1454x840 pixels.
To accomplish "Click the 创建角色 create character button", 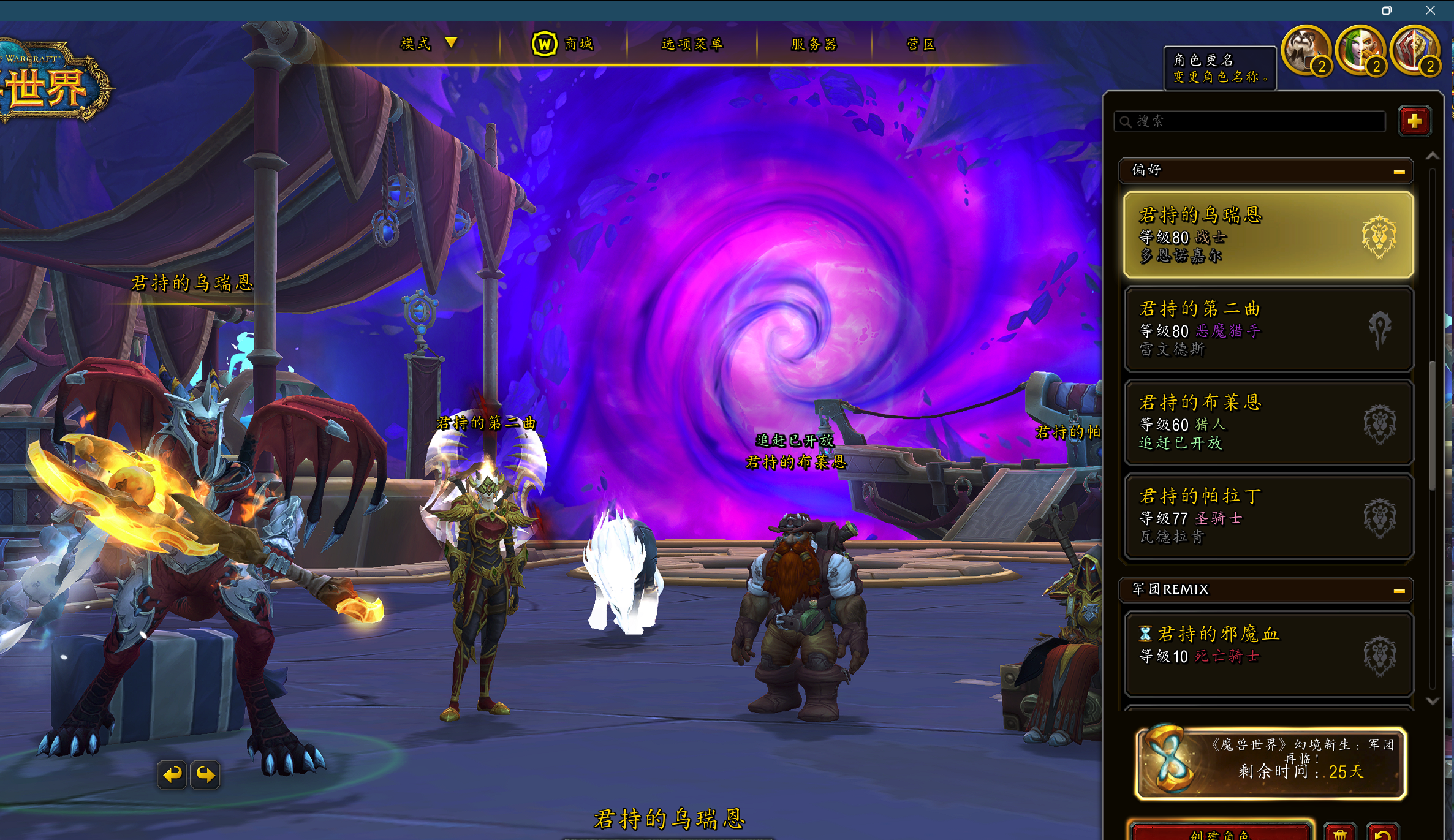I will pos(1219,832).
